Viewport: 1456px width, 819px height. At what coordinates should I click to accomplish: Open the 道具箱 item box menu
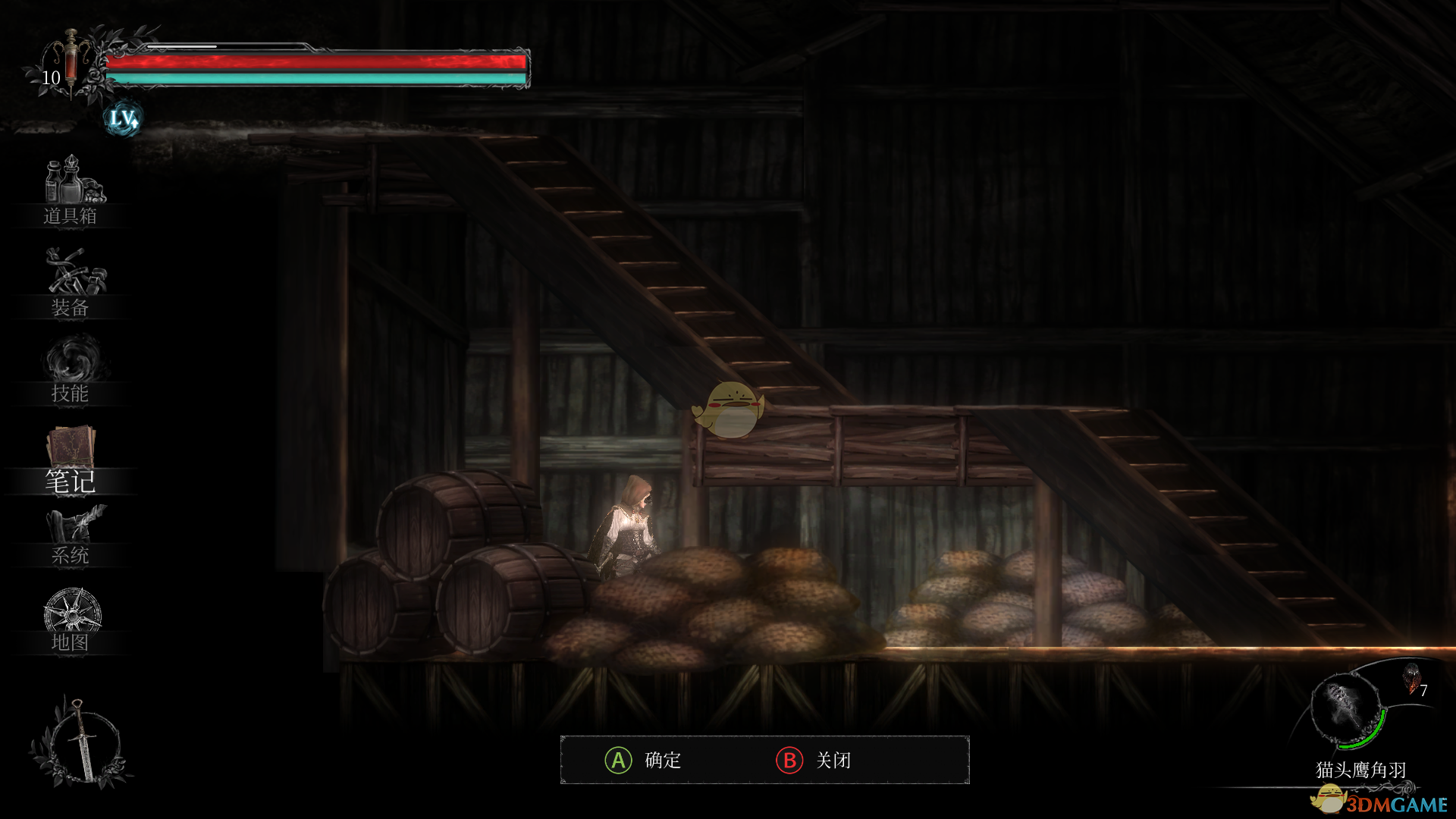71,191
